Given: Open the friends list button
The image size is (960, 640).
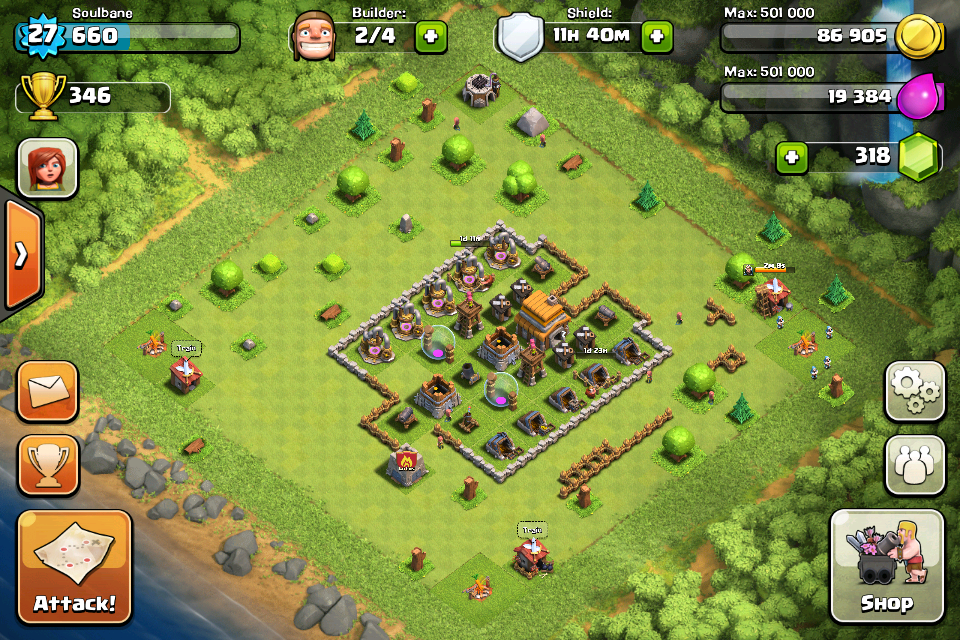Looking at the screenshot, I should [914, 465].
